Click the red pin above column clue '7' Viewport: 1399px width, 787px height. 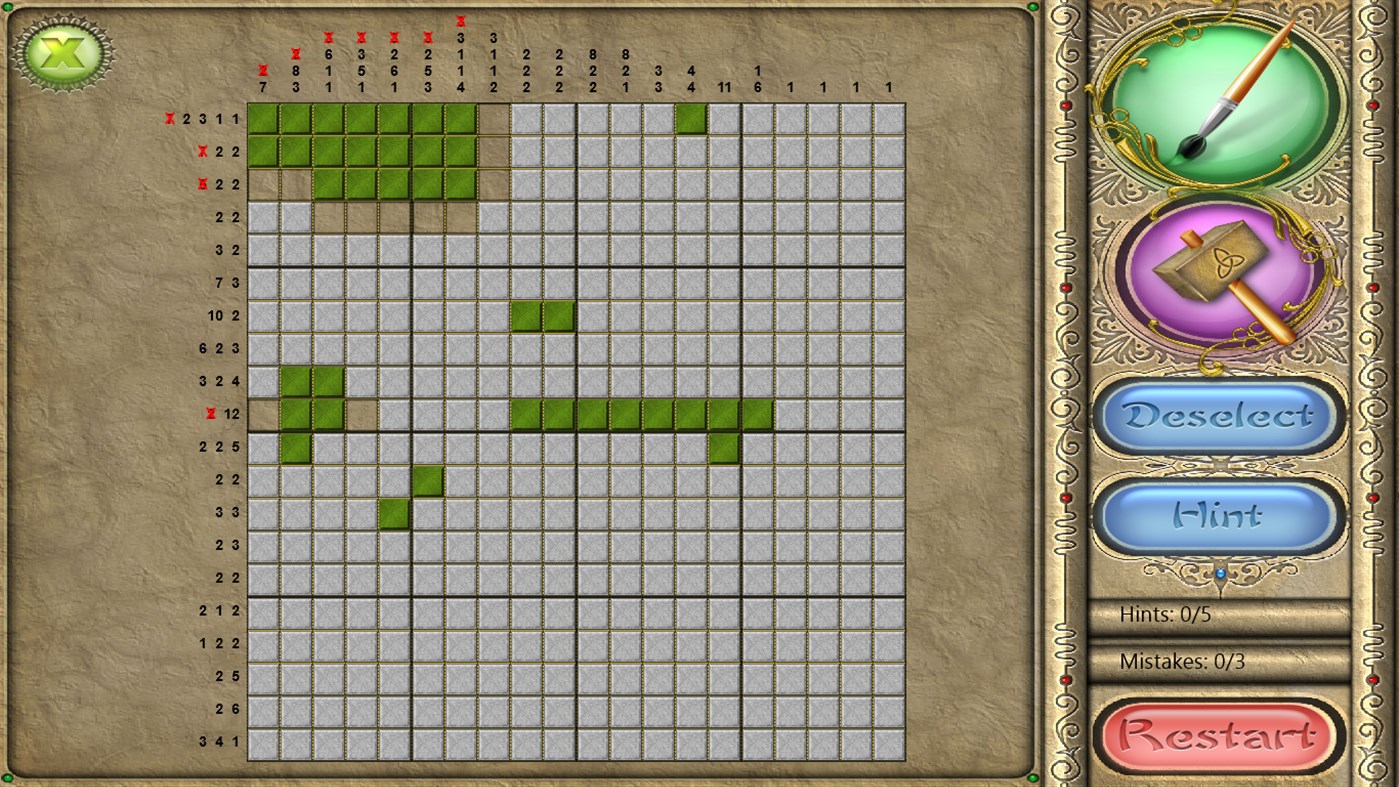click(263, 70)
